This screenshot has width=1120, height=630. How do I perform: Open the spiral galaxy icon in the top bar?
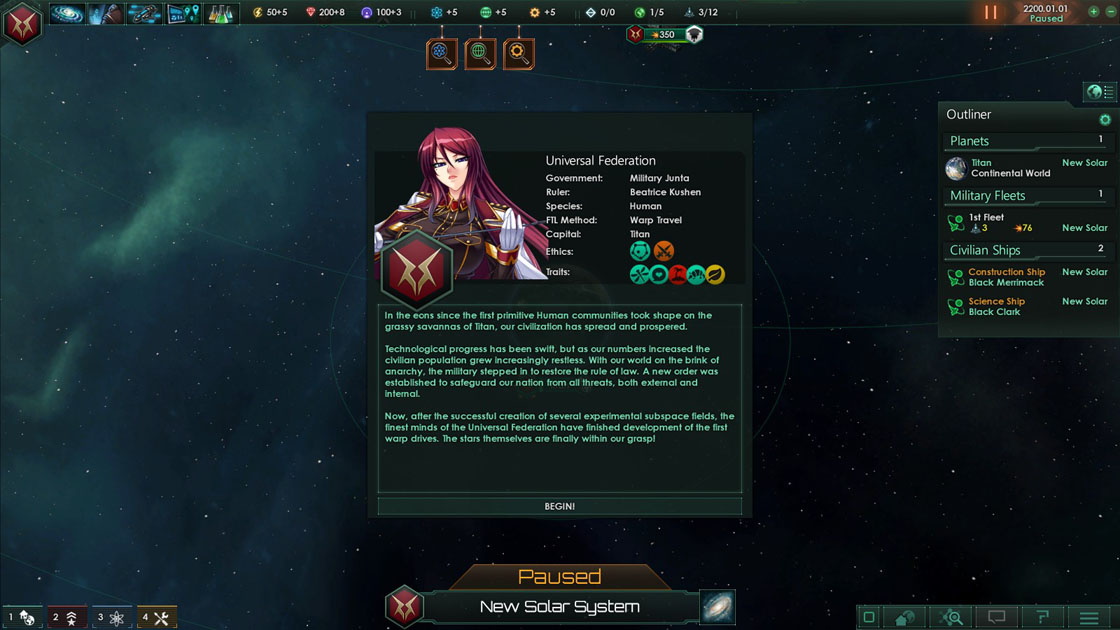(67, 14)
